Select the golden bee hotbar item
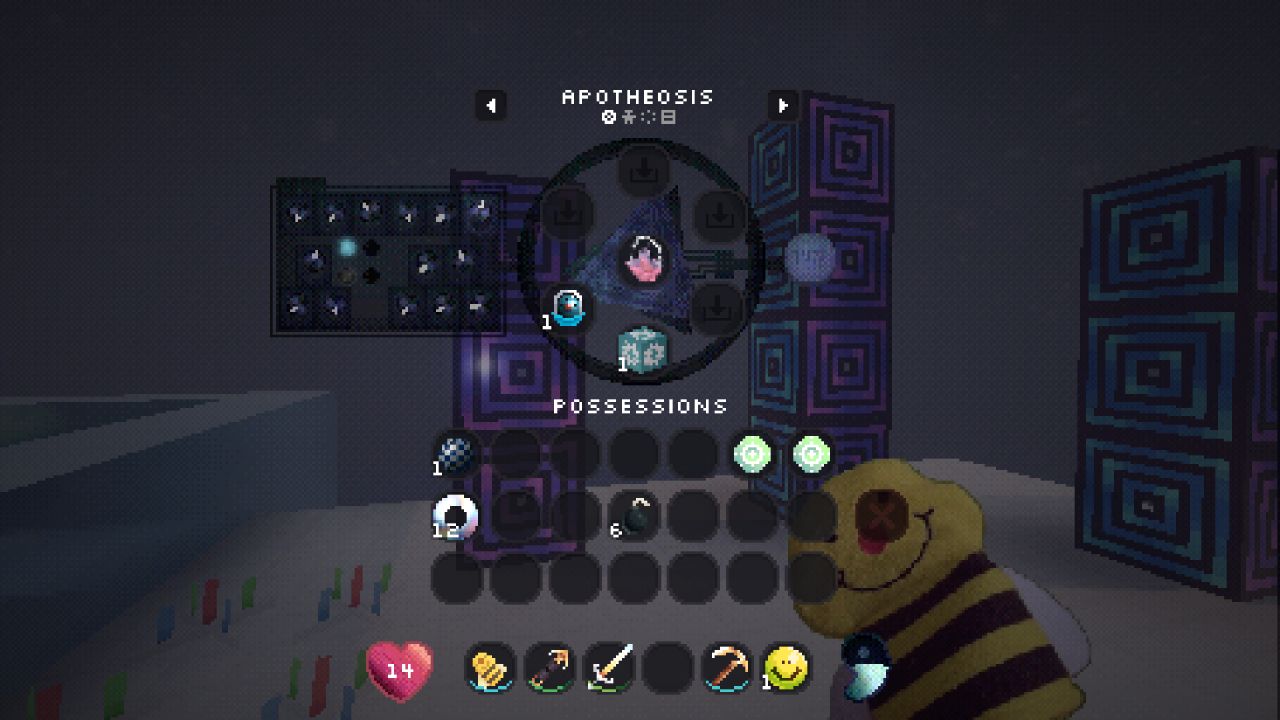Image resolution: width=1280 pixels, height=720 pixels. click(x=490, y=667)
